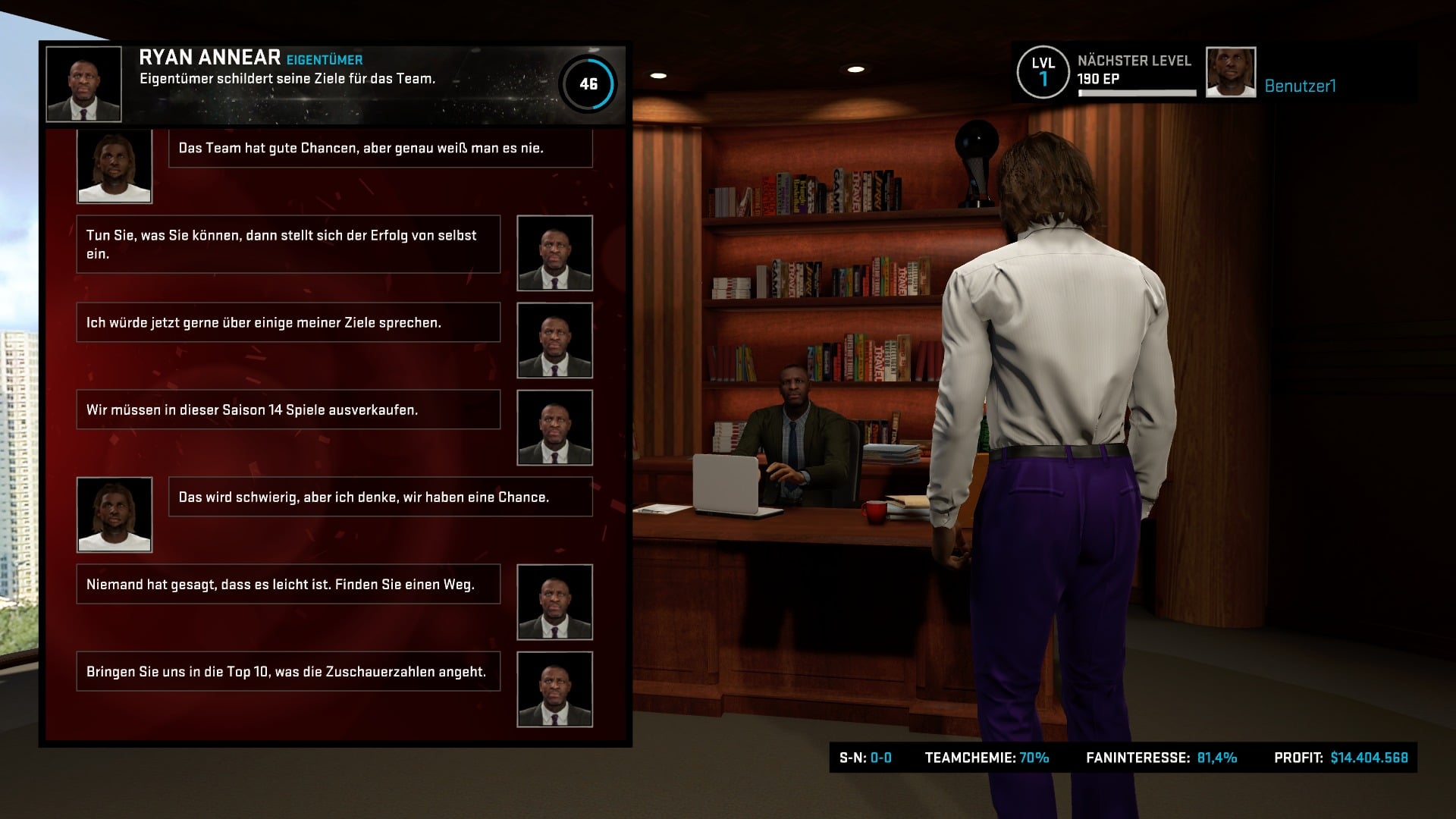Select the "Top 10" Zuschauerzahlen message
The image size is (1456, 819).
point(288,671)
